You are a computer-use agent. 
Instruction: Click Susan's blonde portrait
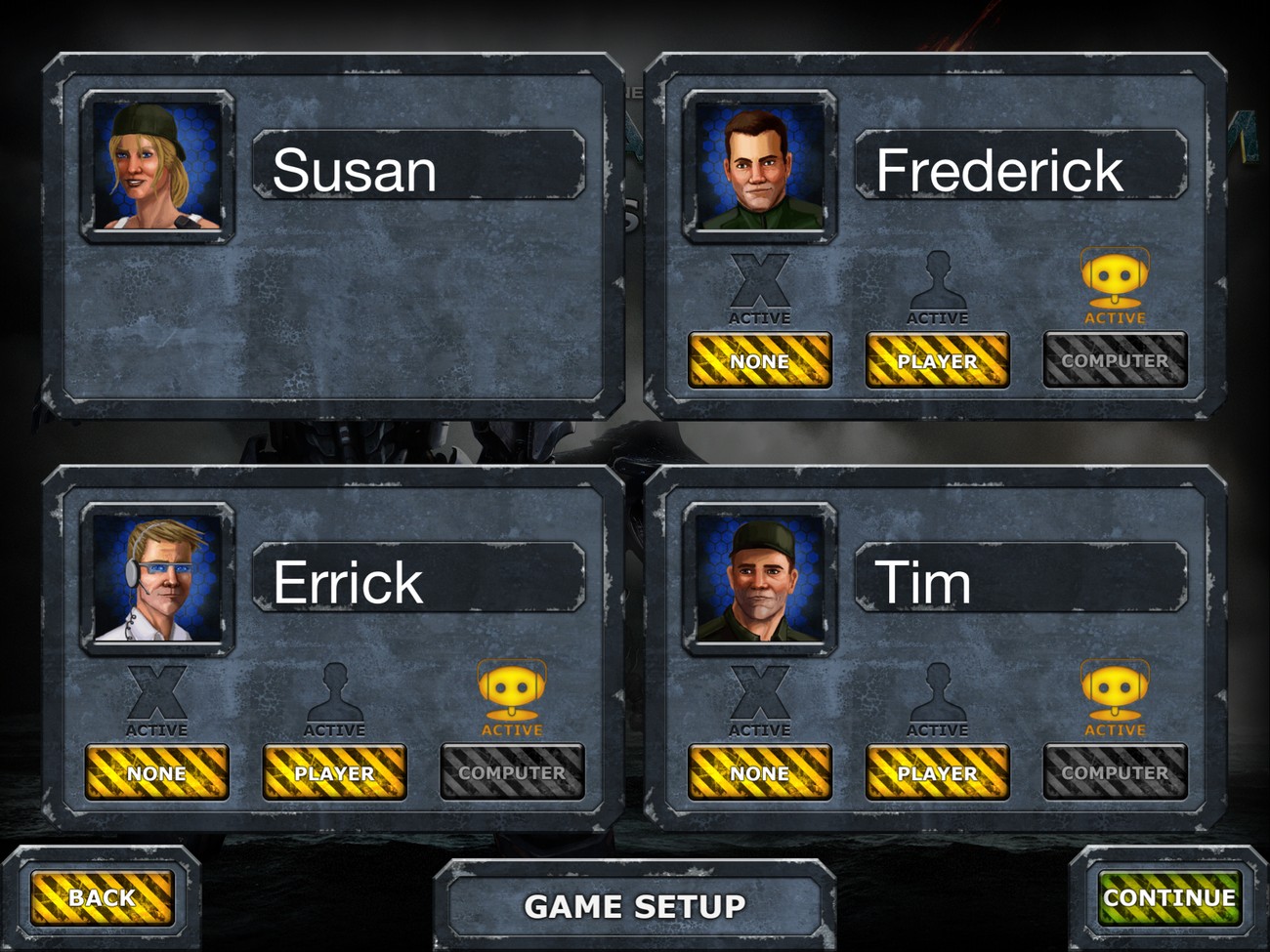tap(156, 166)
